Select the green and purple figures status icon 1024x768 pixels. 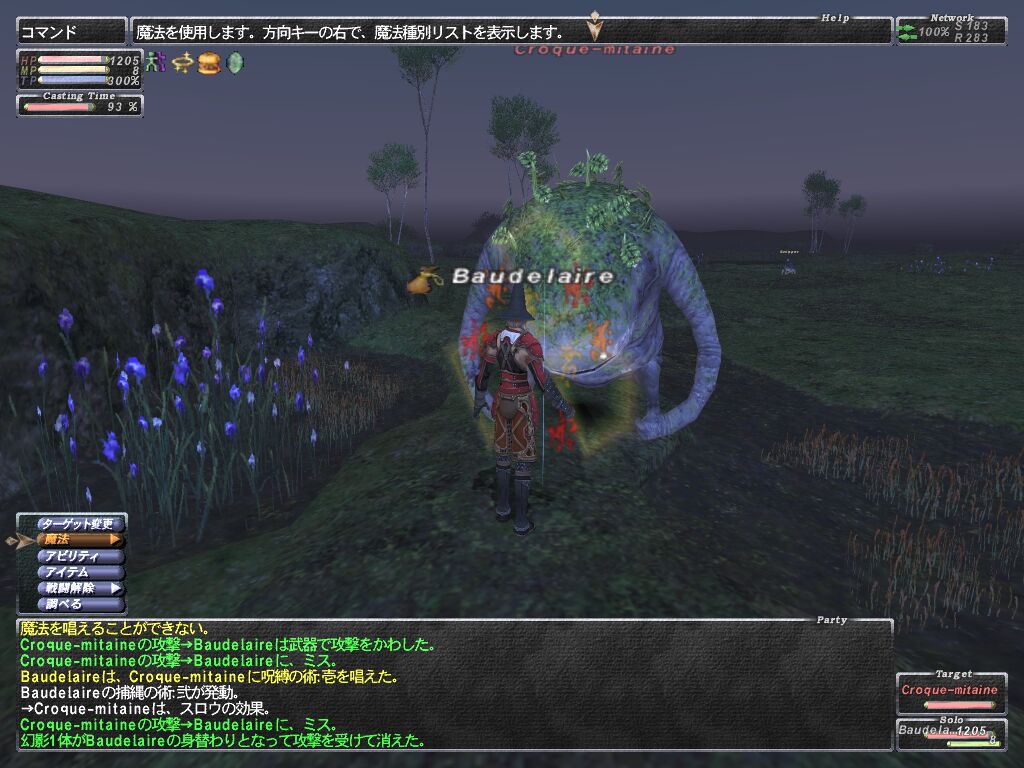[x=155, y=63]
